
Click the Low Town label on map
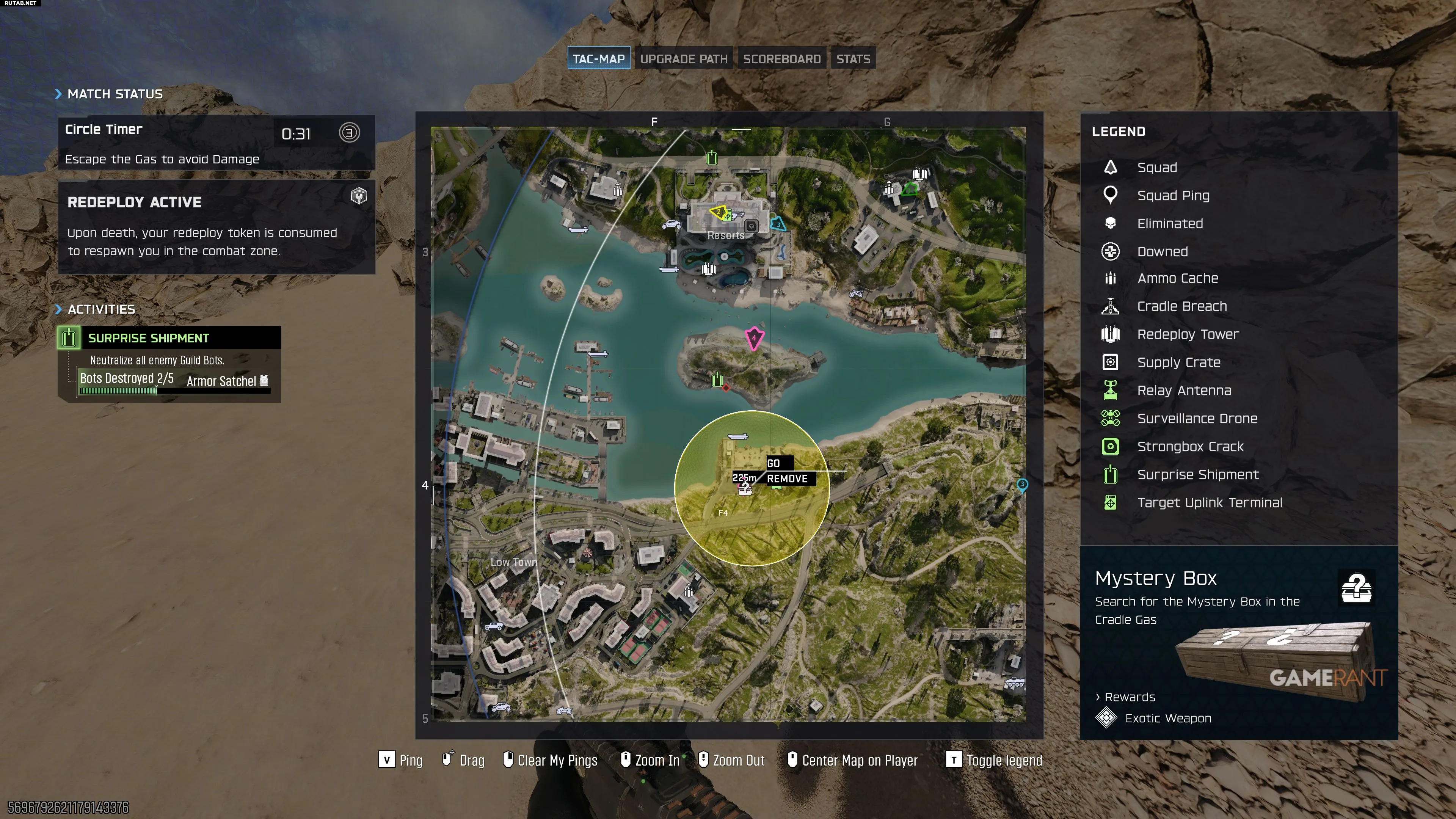(513, 562)
